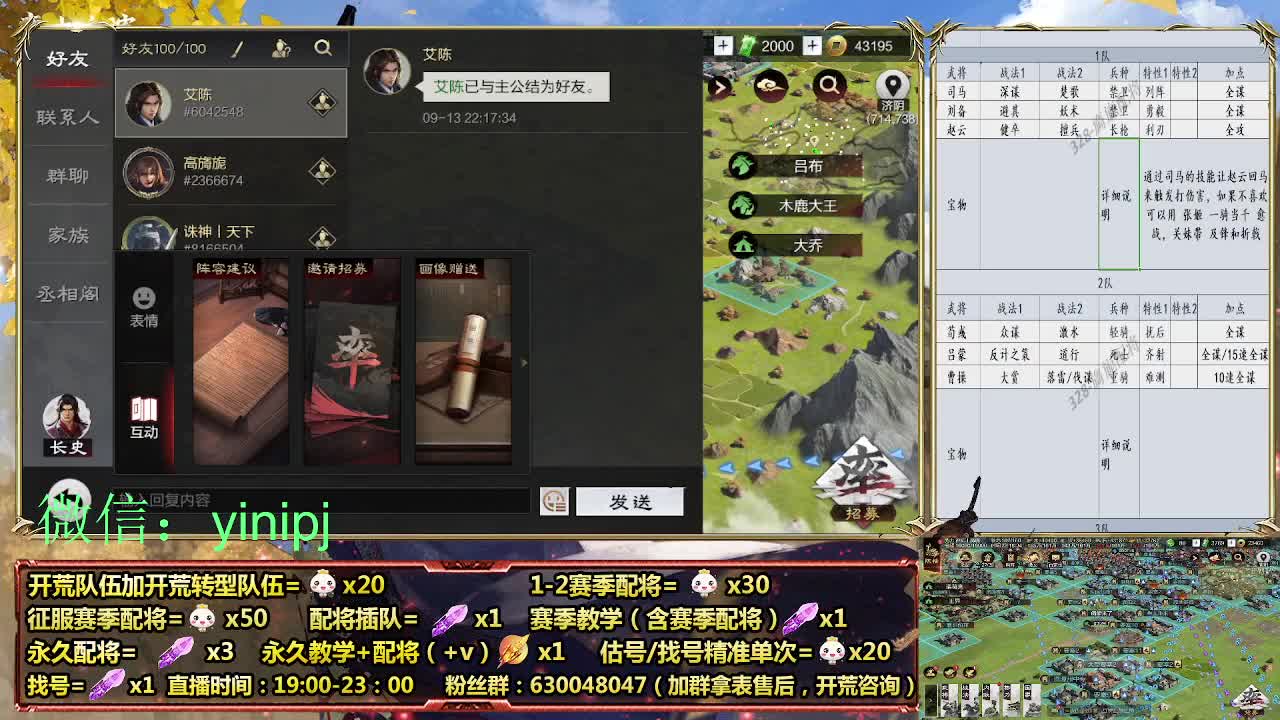
Task: Click the map search magnifier icon
Action: 829,87
